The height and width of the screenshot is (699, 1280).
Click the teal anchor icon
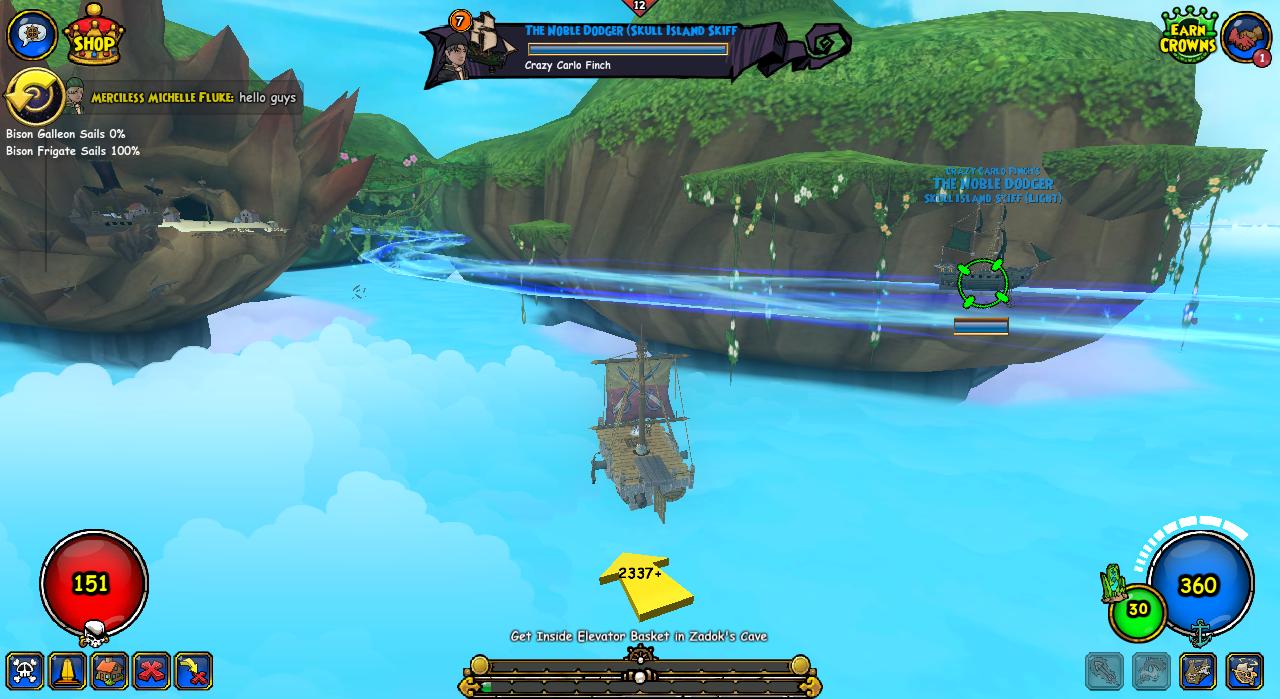tap(1200, 632)
